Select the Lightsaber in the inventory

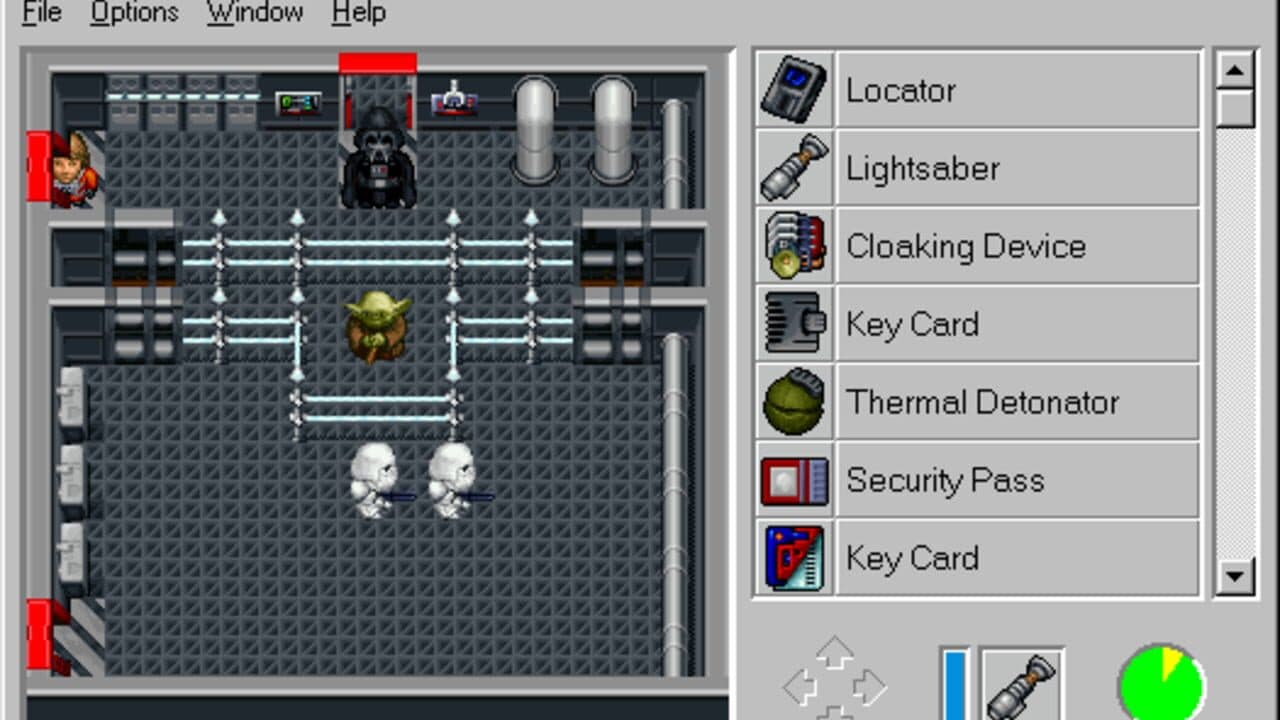click(793, 167)
